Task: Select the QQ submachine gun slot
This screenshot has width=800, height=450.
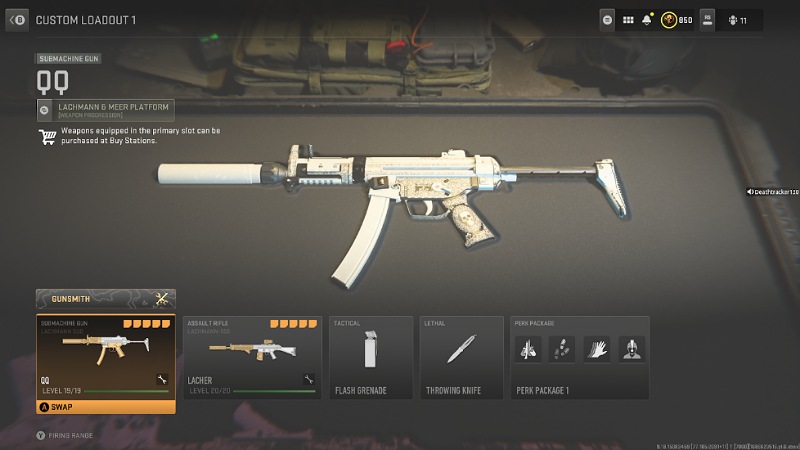Action: click(x=105, y=356)
